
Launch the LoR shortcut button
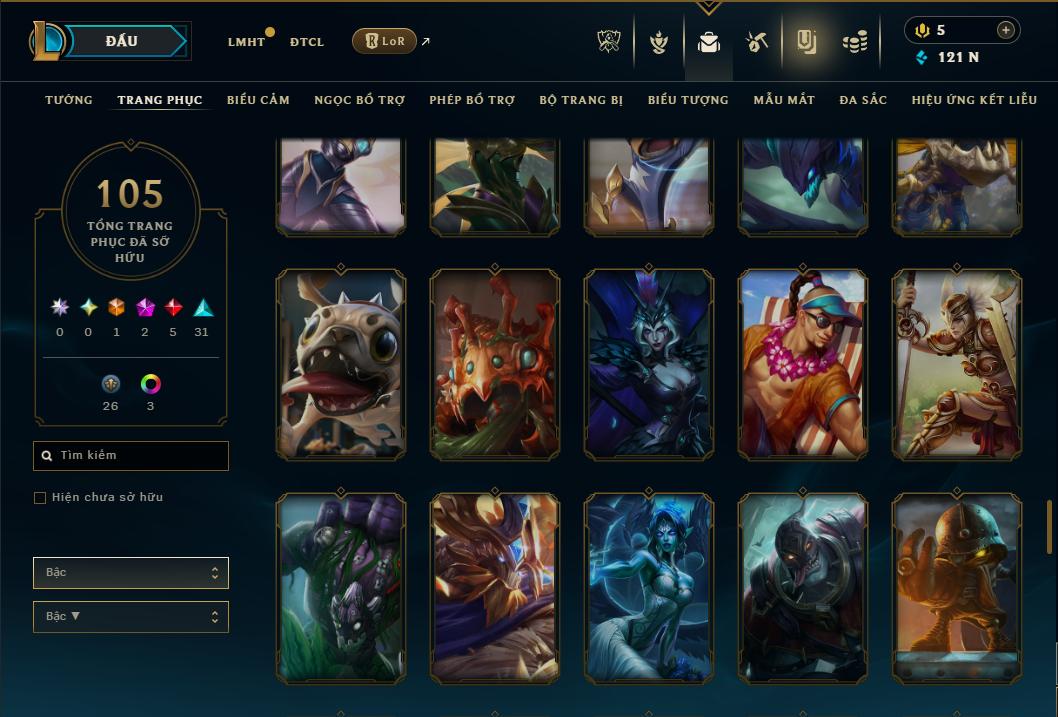tap(385, 41)
